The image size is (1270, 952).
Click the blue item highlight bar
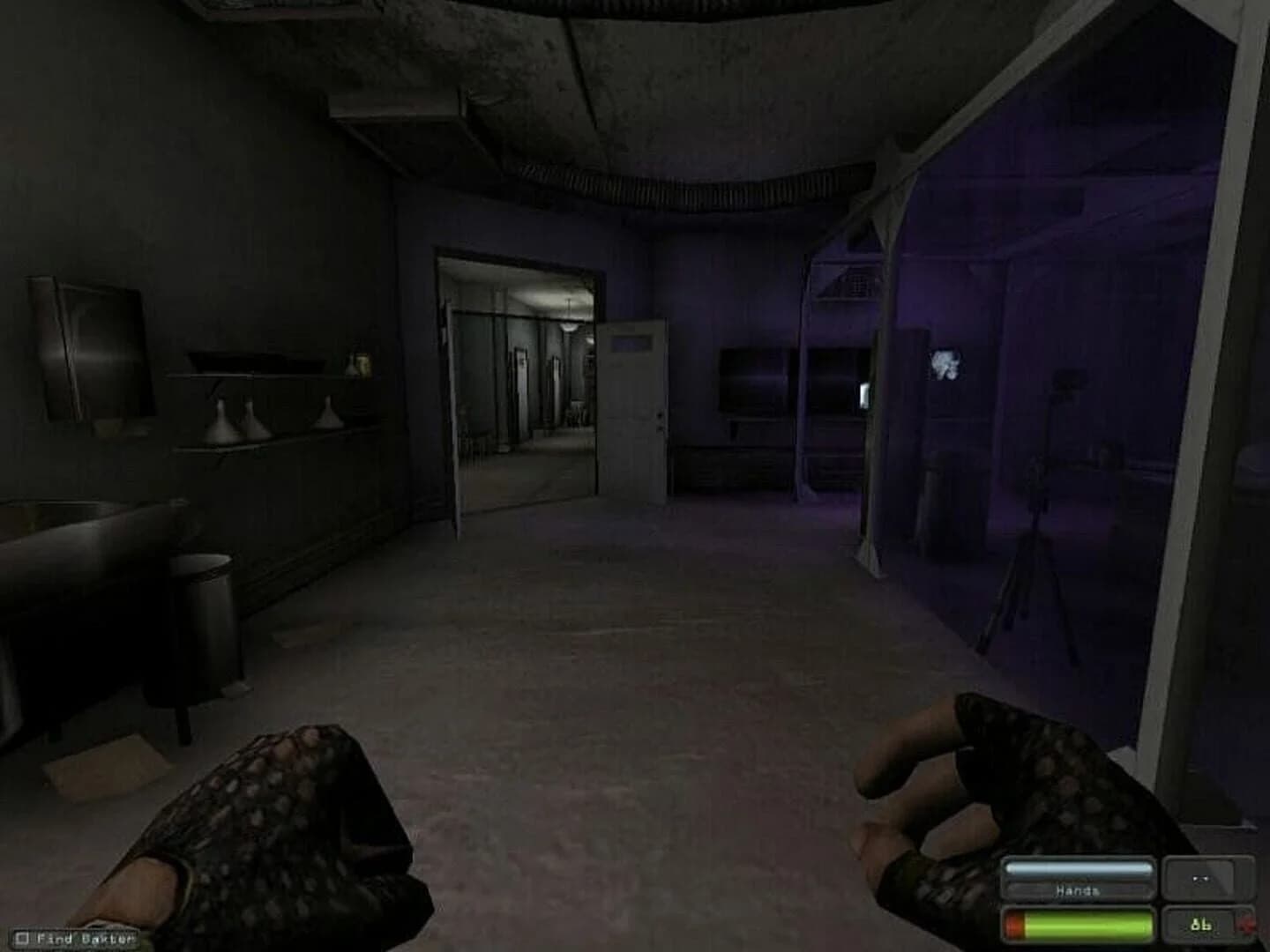tap(1078, 866)
